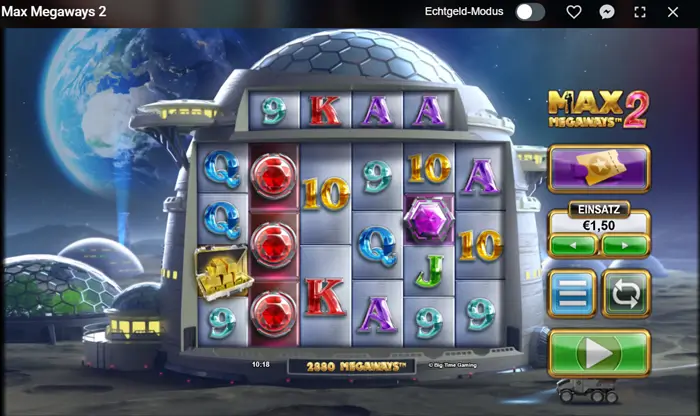The width and height of the screenshot is (700, 416).
Task: Open the purple bonus ticket feature
Action: (599, 168)
